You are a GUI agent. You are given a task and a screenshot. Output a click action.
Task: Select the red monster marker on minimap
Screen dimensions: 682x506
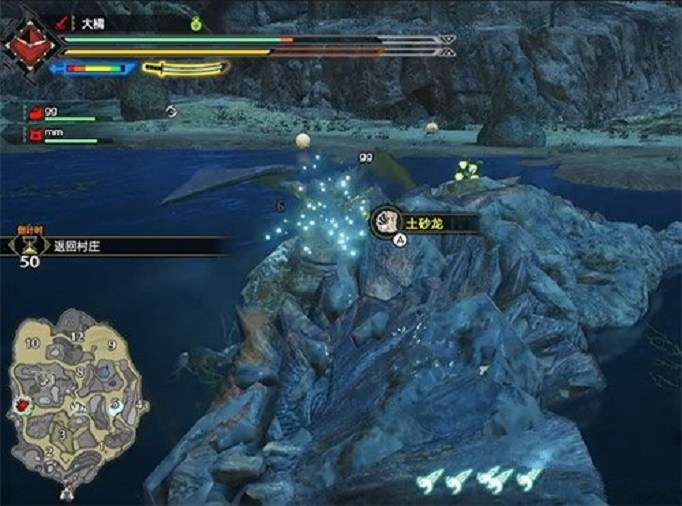(x=22, y=405)
